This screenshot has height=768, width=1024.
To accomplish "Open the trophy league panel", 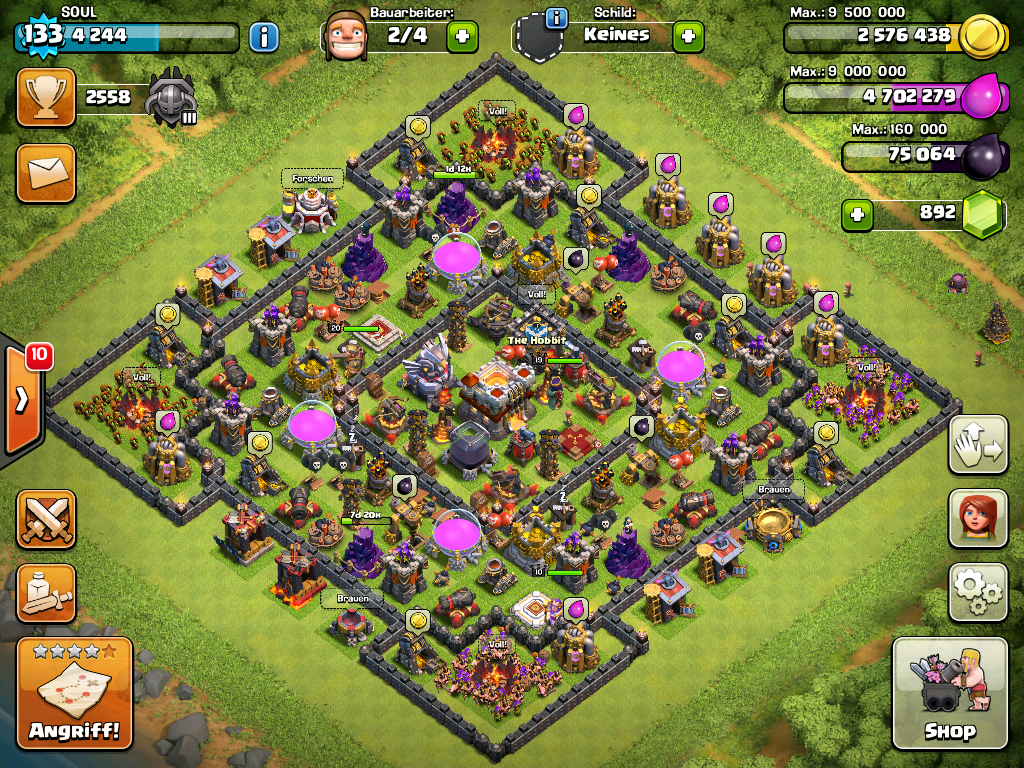I will tap(46, 97).
